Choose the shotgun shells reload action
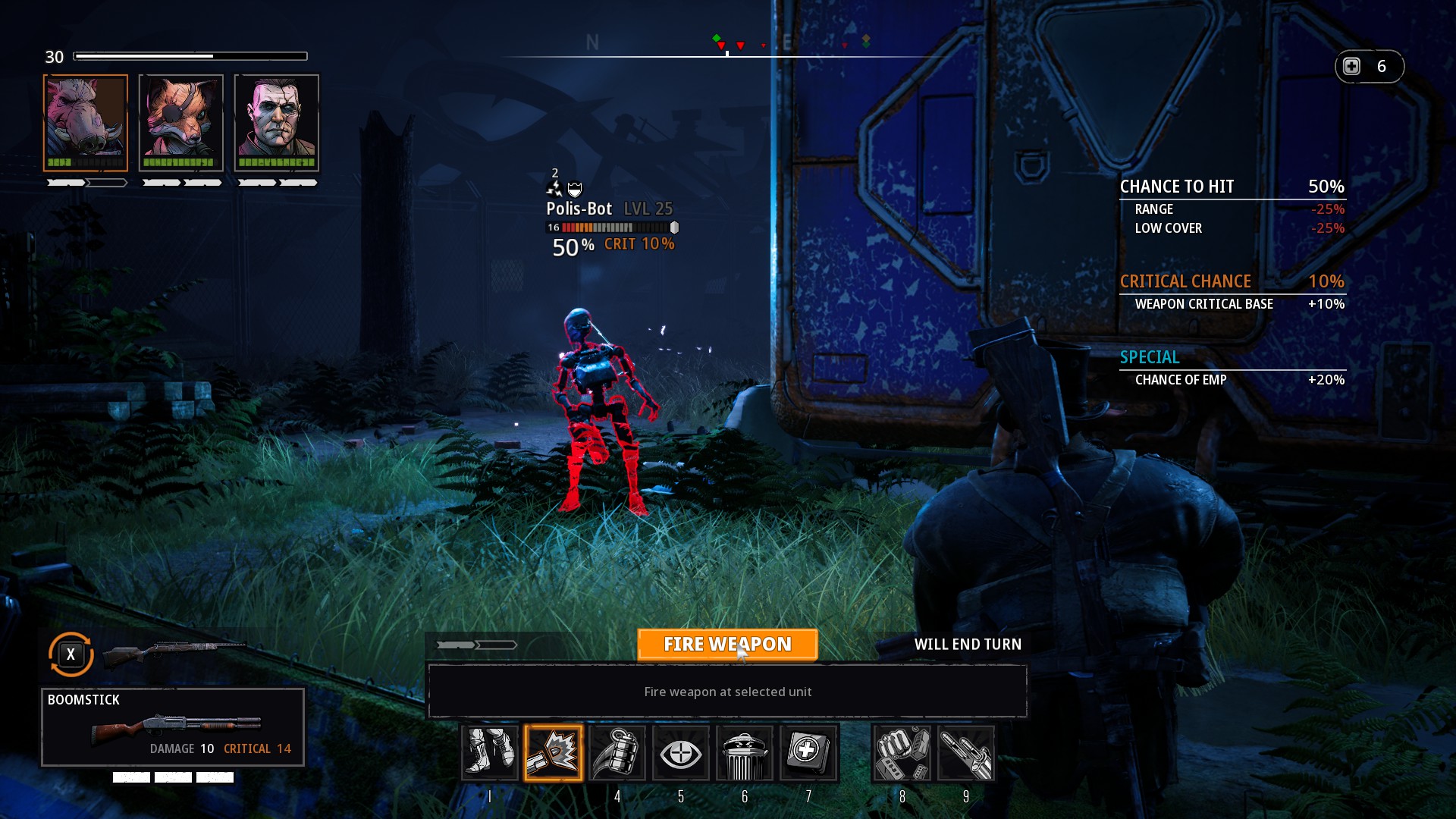 pyautogui.click(x=966, y=753)
